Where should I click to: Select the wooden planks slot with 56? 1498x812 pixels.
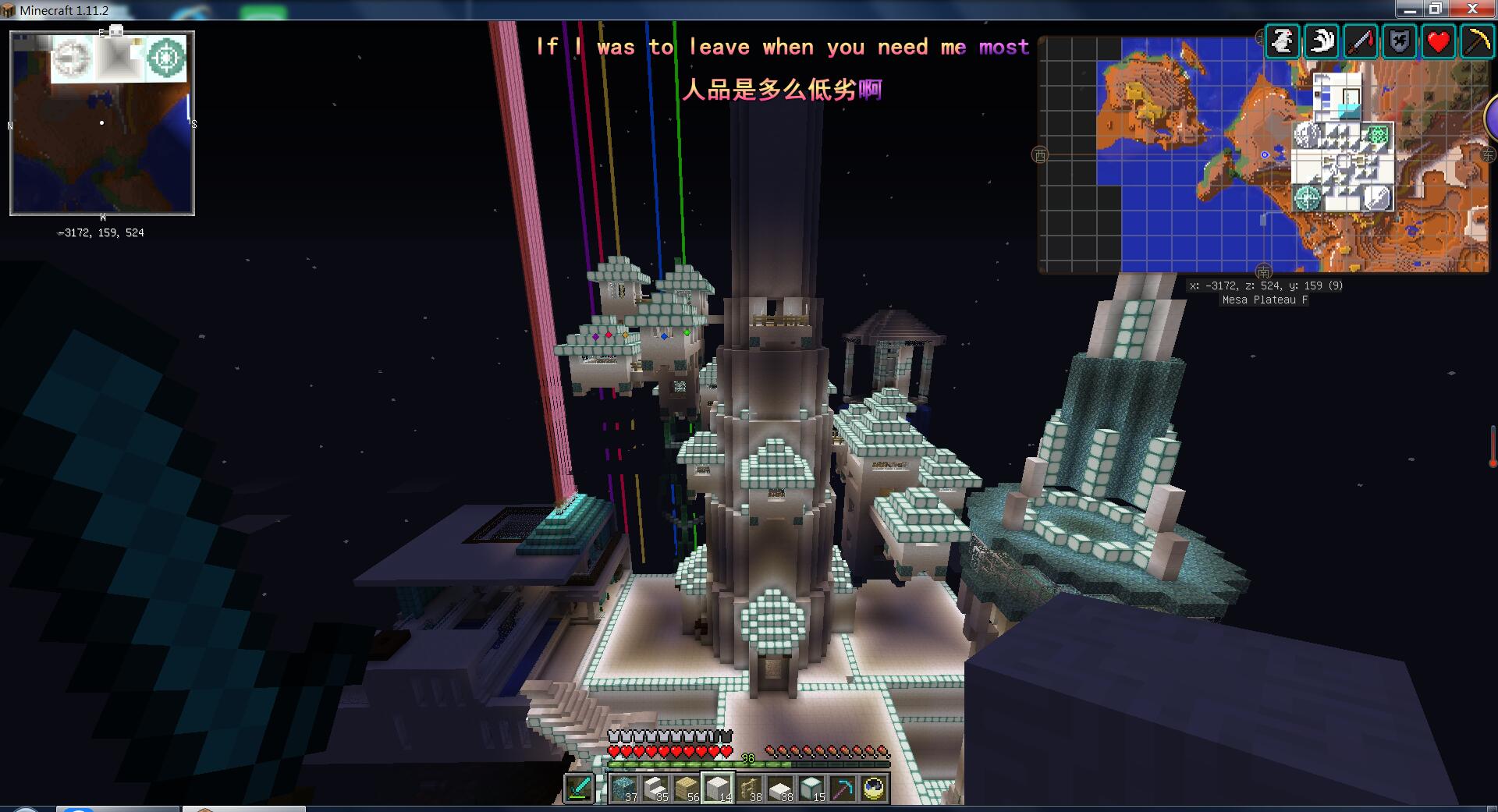click(687, 788)
